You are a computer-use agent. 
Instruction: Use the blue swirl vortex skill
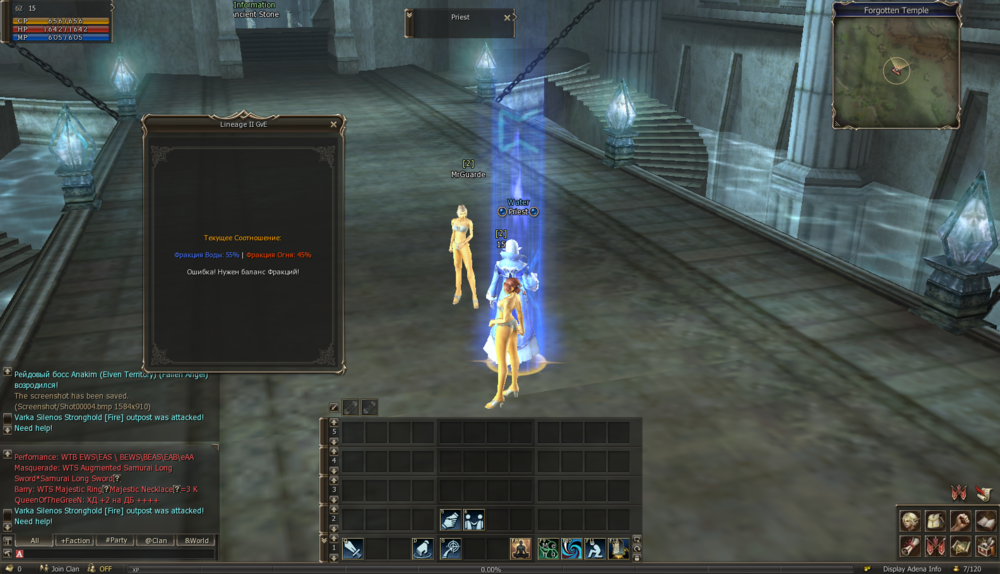pos(572,548)
